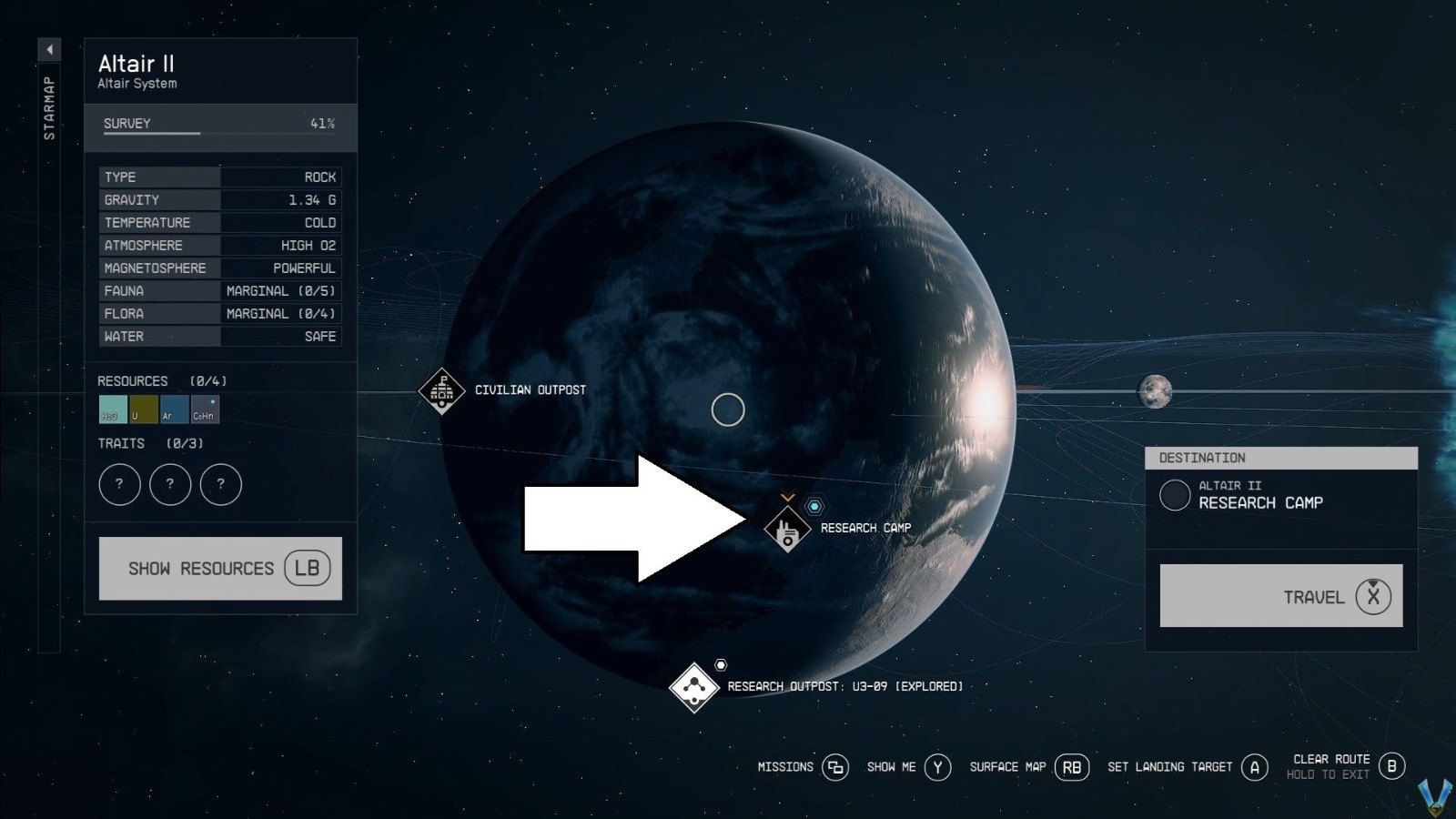Select the Research Camp landing marker icon
This screenshot has height=819, width=1456.
click(786, 531)
